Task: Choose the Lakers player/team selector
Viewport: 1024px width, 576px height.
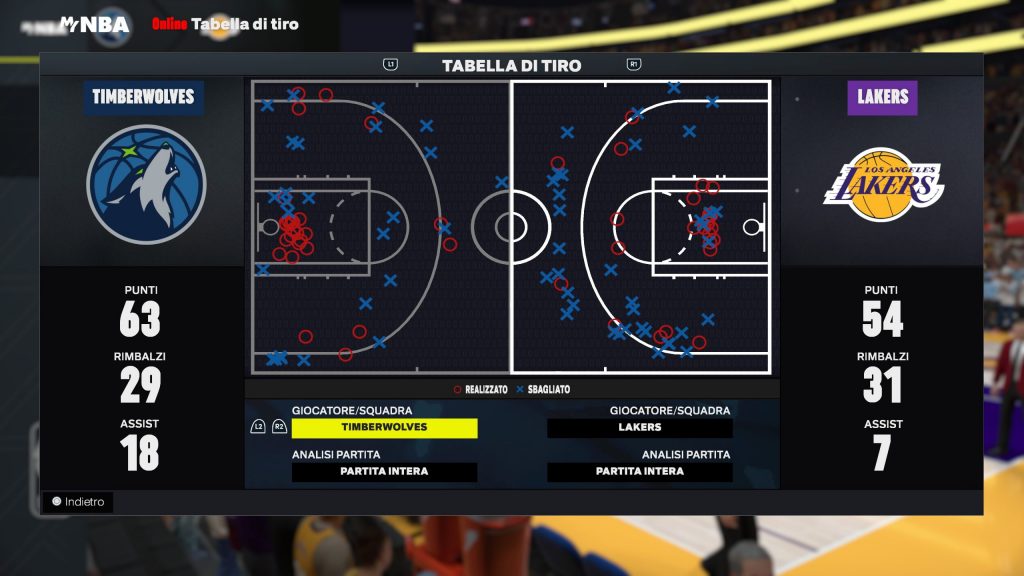Action: click(640, 428)
